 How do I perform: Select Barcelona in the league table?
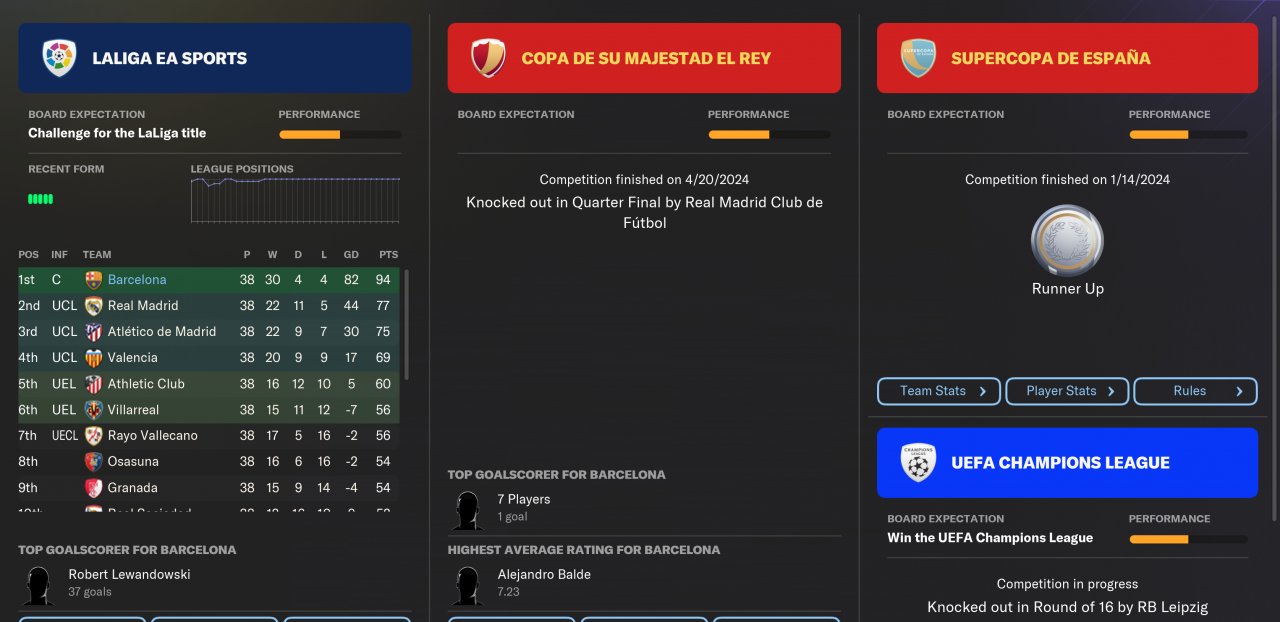click(x=137, y=280)
